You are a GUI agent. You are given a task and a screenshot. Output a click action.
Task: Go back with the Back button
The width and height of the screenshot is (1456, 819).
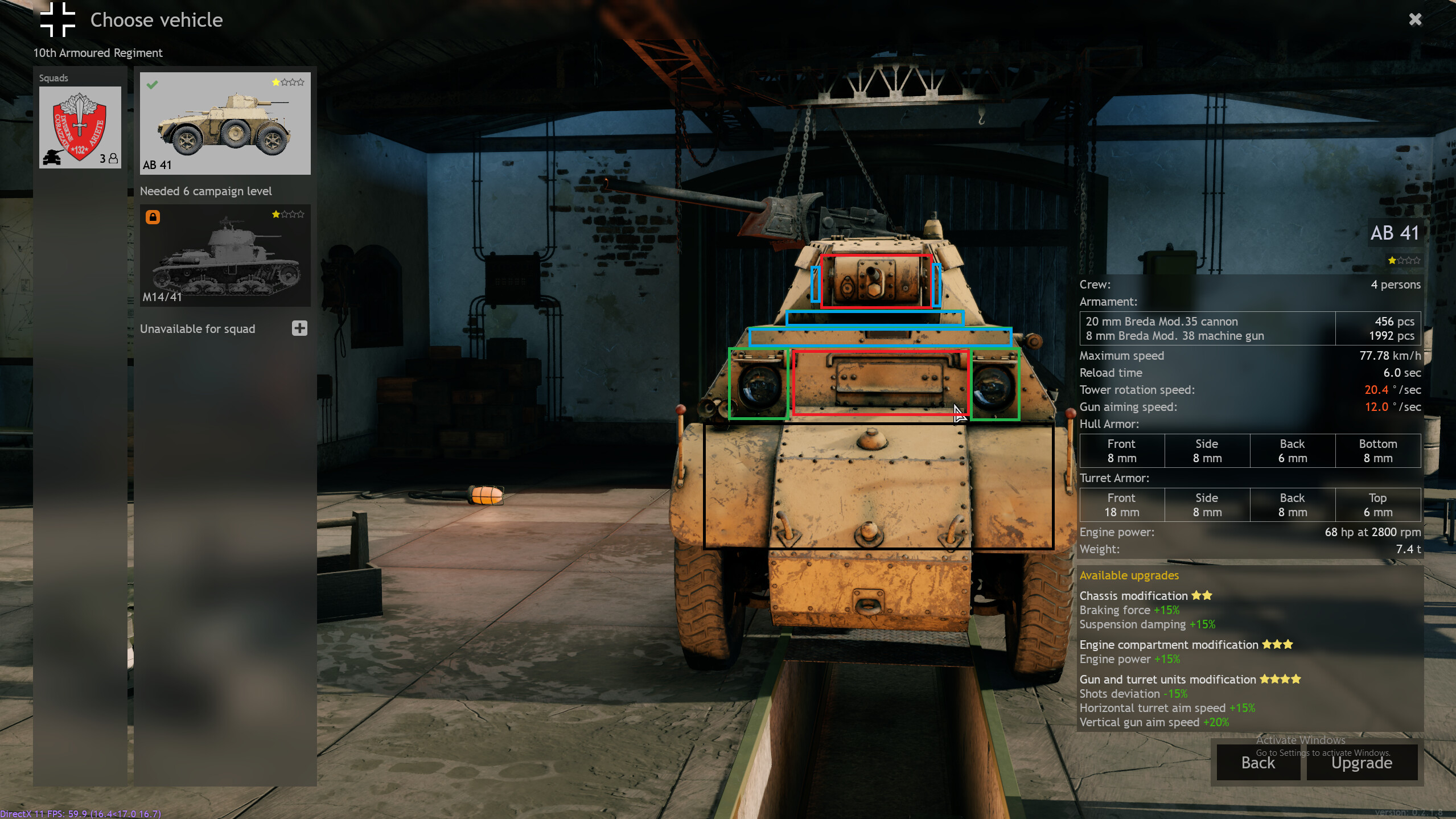click(x=1258, y=763)
